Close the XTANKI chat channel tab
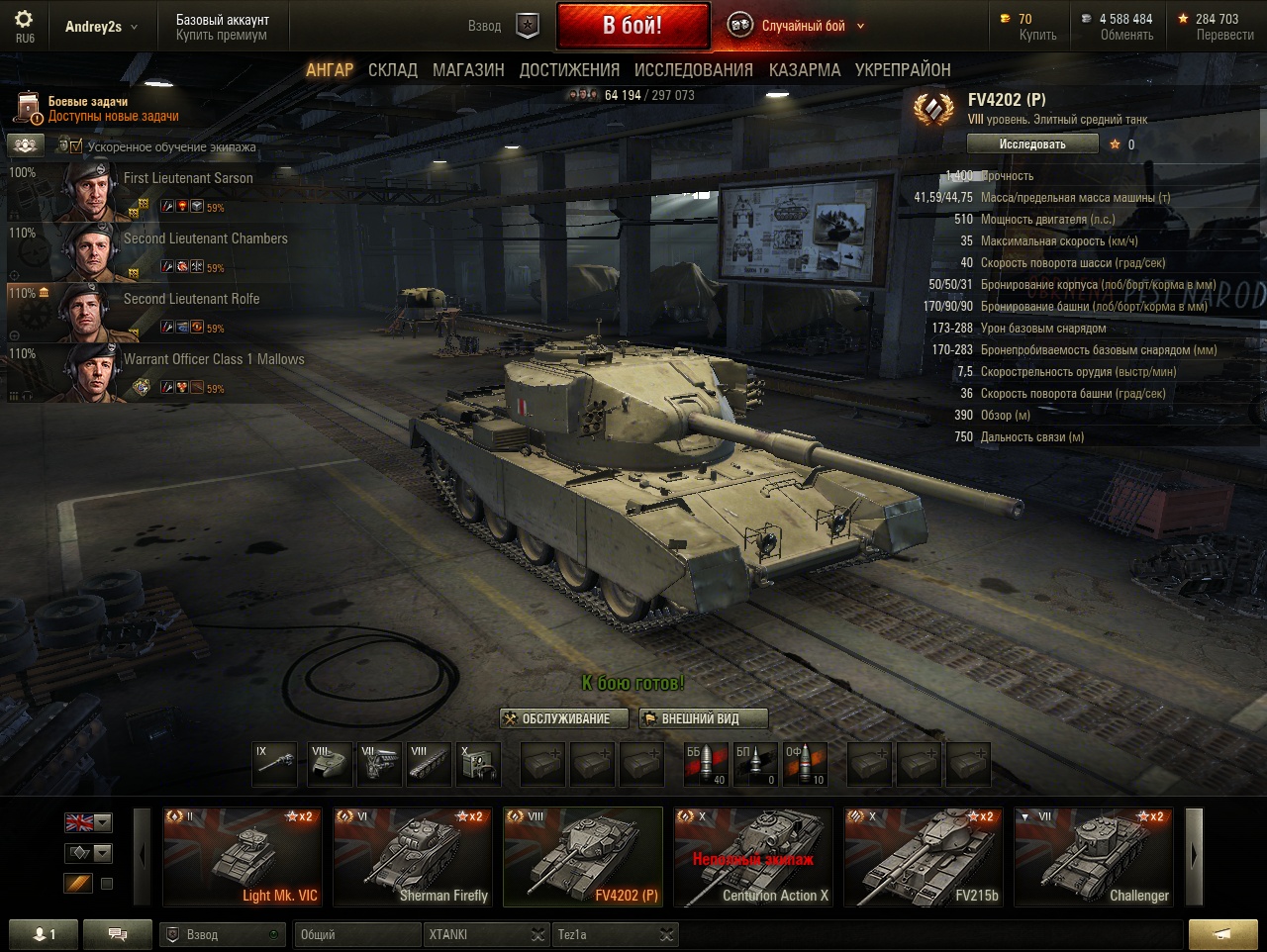This screenshot has width=1267, height=952. pyautogui.click(x=536, y=934)
